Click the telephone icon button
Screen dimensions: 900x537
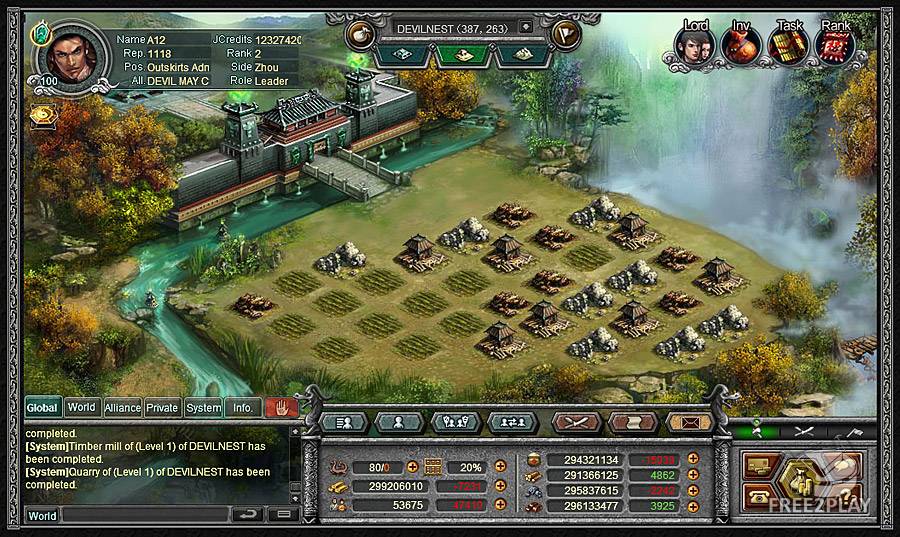pos(758,492)
